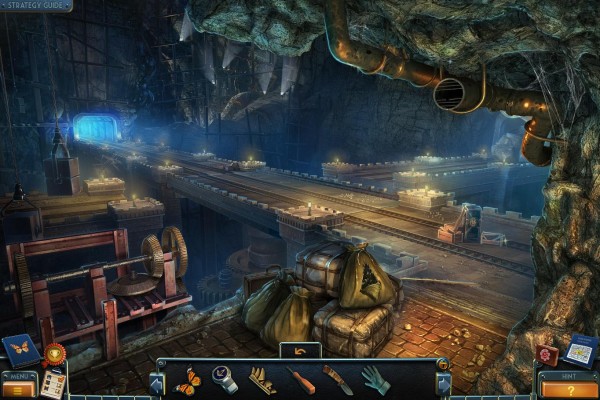Select the orange butterfly inventory item
This screenshot has width=600, height=400.
[187, 380]
